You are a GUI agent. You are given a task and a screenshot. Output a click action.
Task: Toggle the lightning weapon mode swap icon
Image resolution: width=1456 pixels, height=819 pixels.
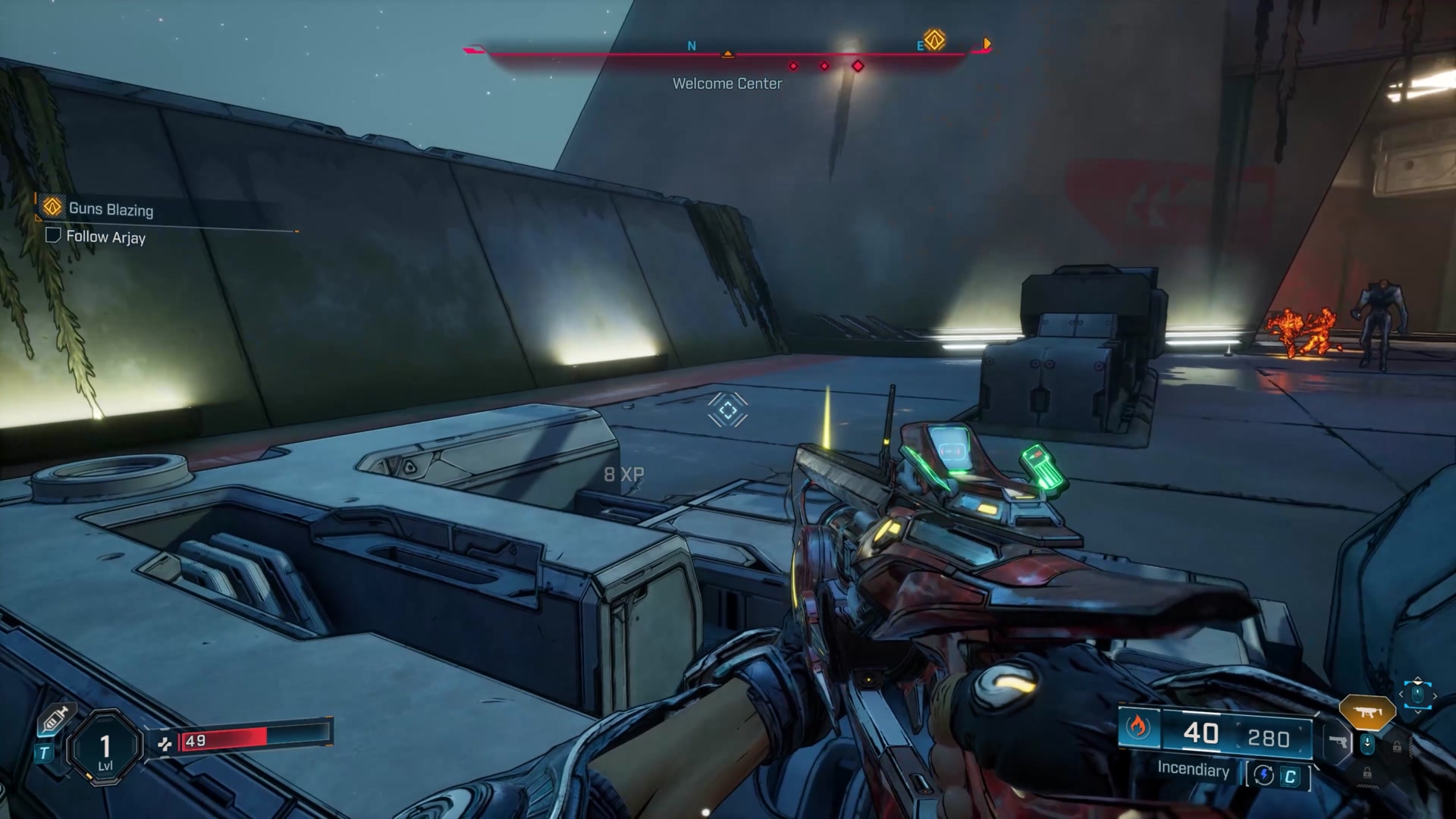[1263, 775]
